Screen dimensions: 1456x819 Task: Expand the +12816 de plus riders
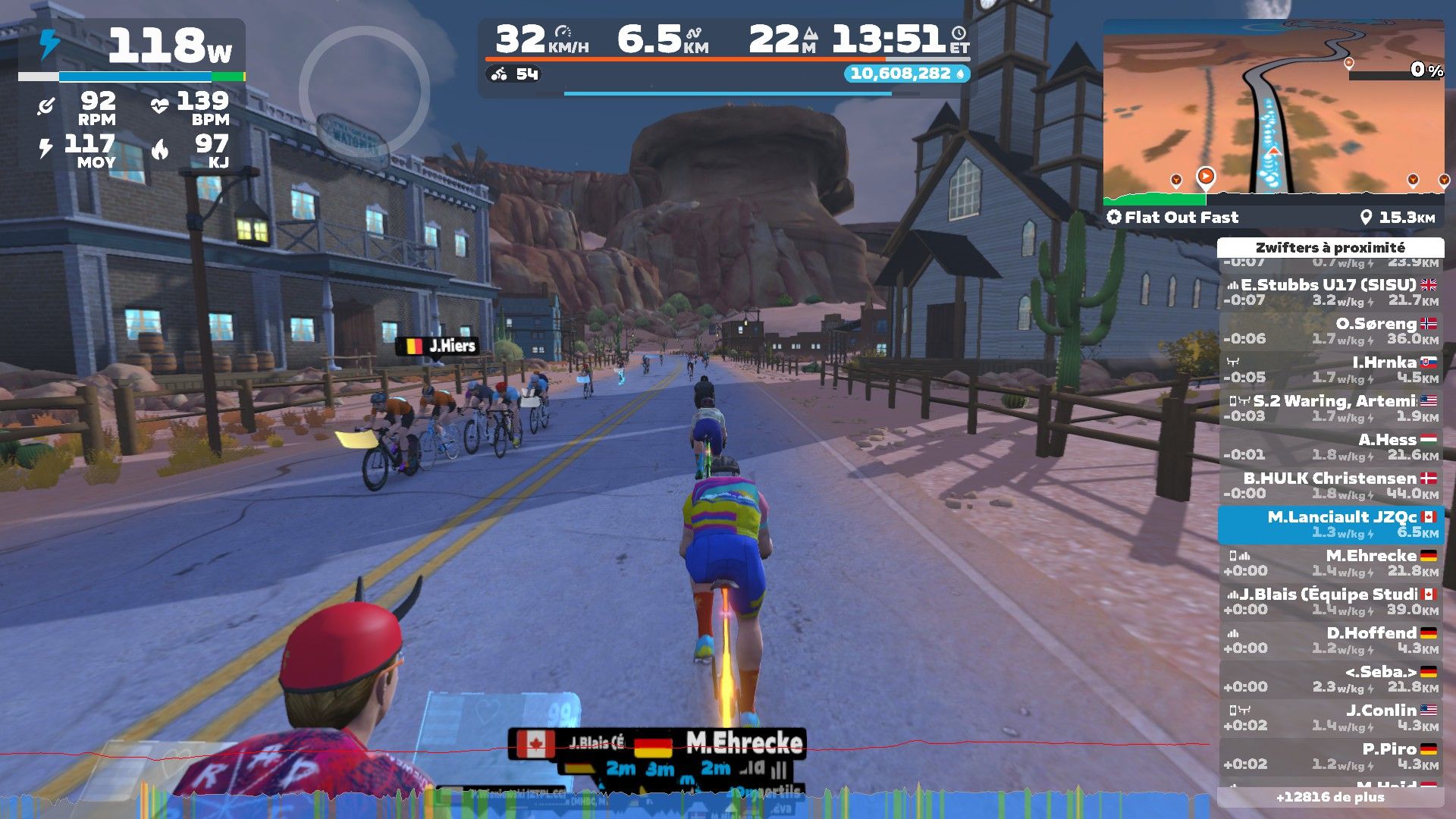(x=1330, y=797)
